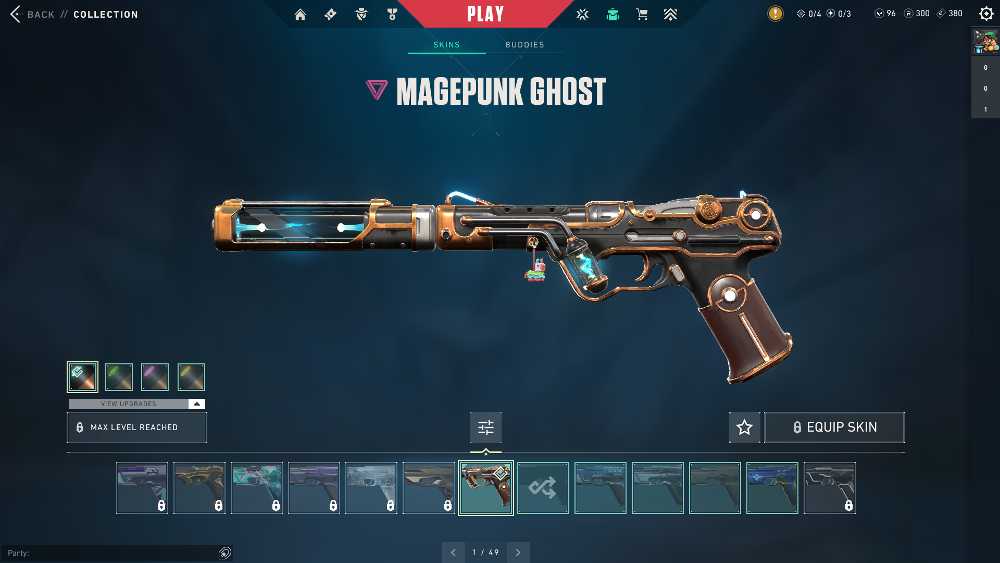1000x563 pixels.
Task: Go to the previous page of skins
Action: [453, 552]
